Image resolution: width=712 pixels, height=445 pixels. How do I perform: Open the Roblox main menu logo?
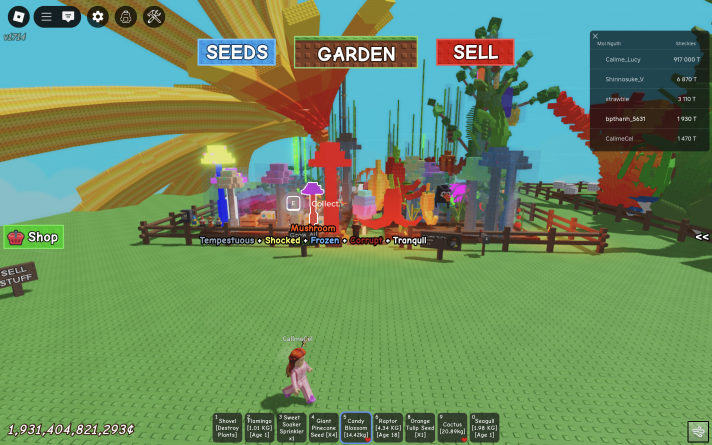pos(17,16)
